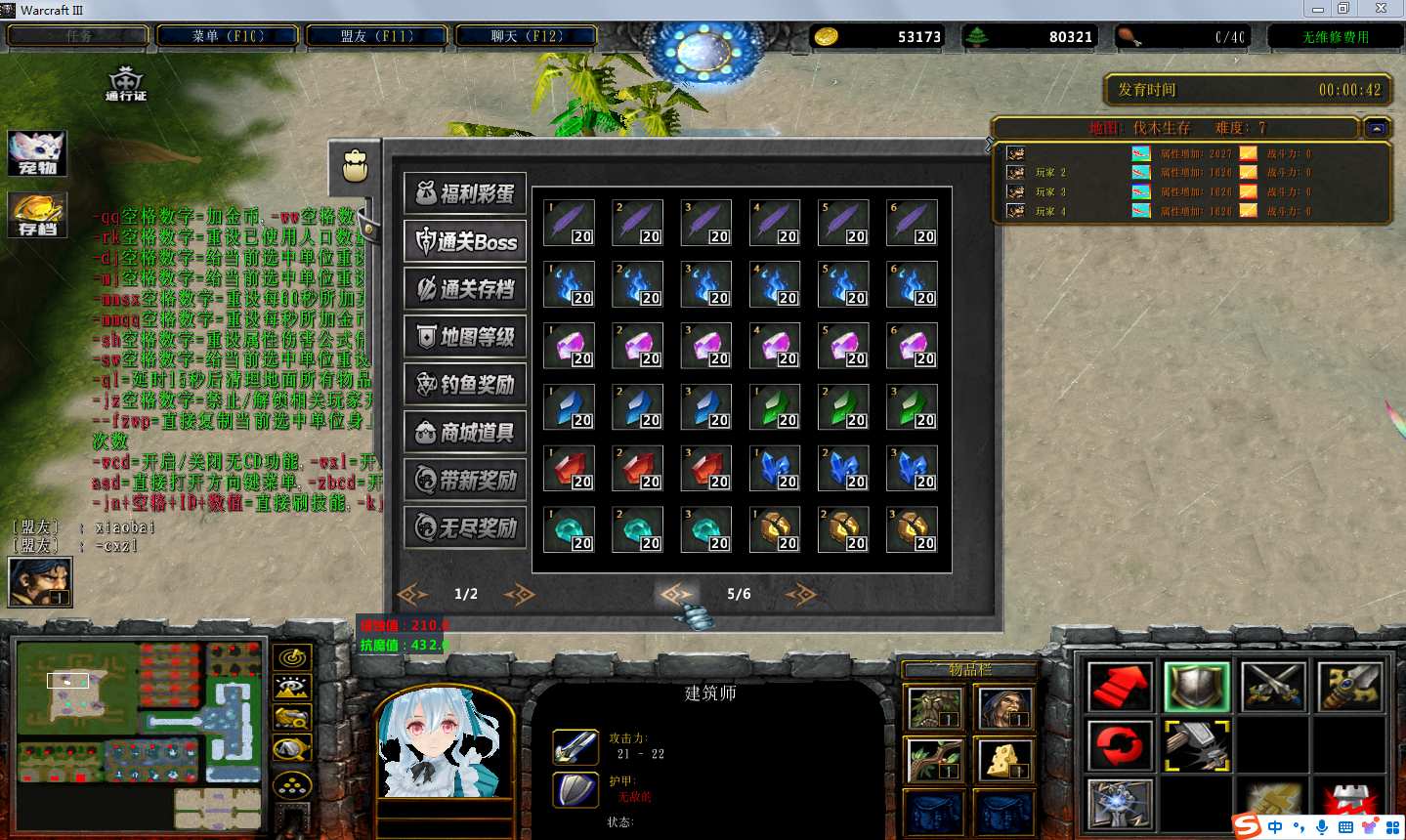The image size is (1406, 840).
Task: Go to the next reward page after 5/6
Action: [x=801, y=594]
